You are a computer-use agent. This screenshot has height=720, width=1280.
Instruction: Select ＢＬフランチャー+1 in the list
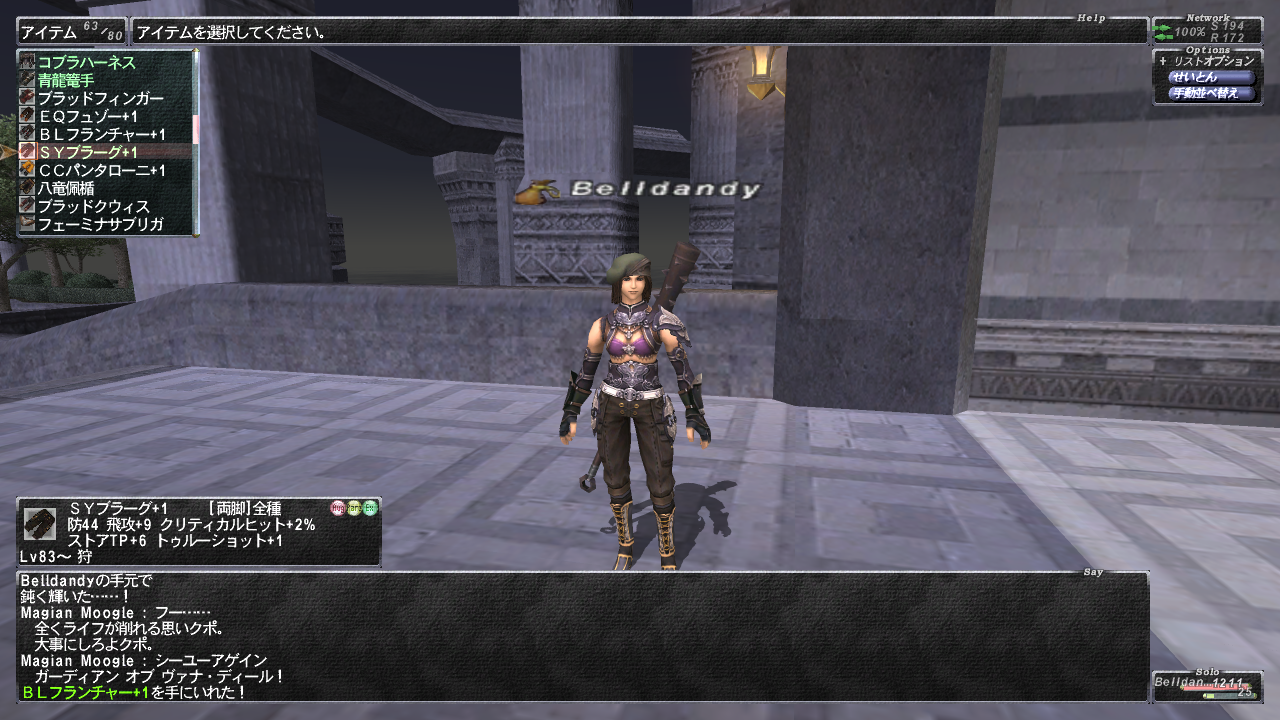tap(101, 134)
